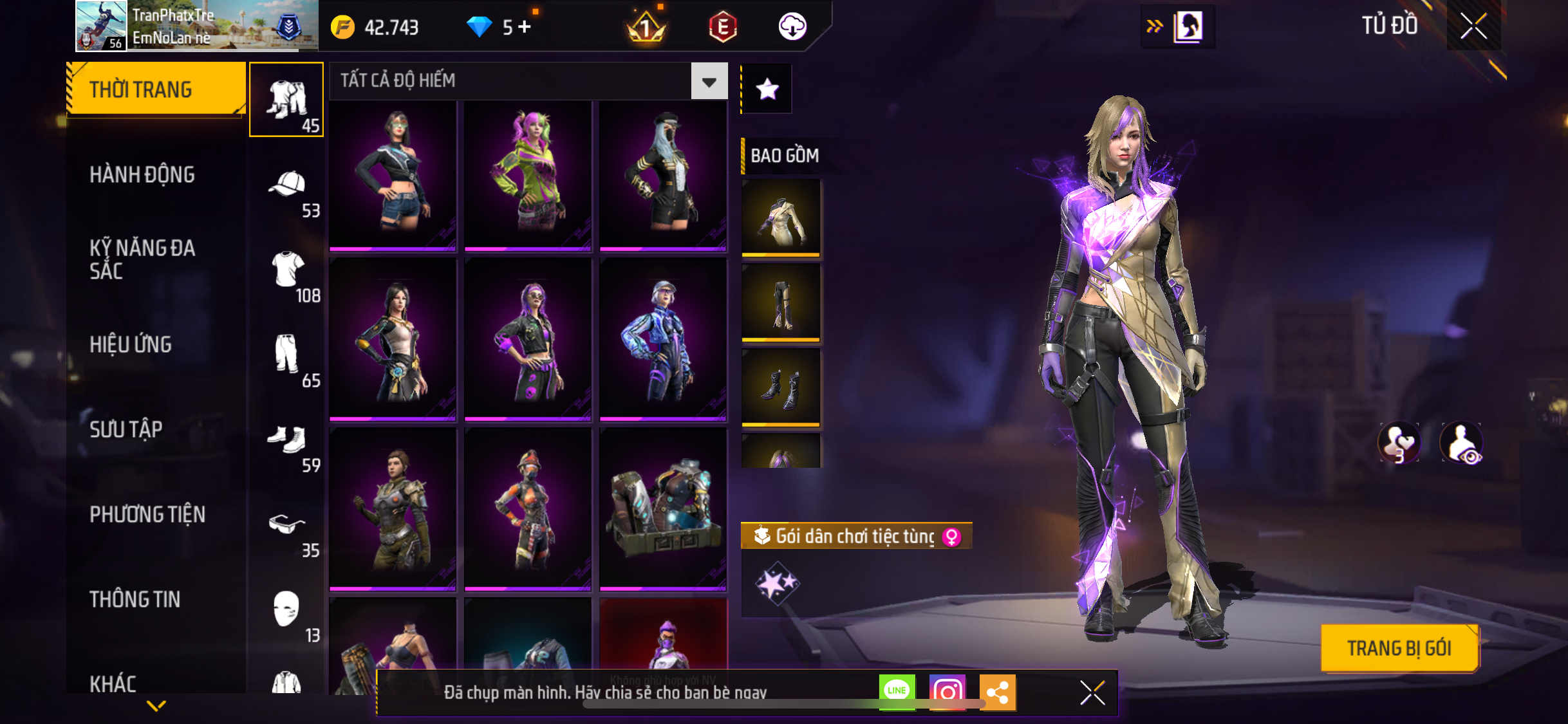Open the PHƯƠNG TIỆN category
The height and width of the screenshot is (724, 1568).
click(x=147, y=514)
